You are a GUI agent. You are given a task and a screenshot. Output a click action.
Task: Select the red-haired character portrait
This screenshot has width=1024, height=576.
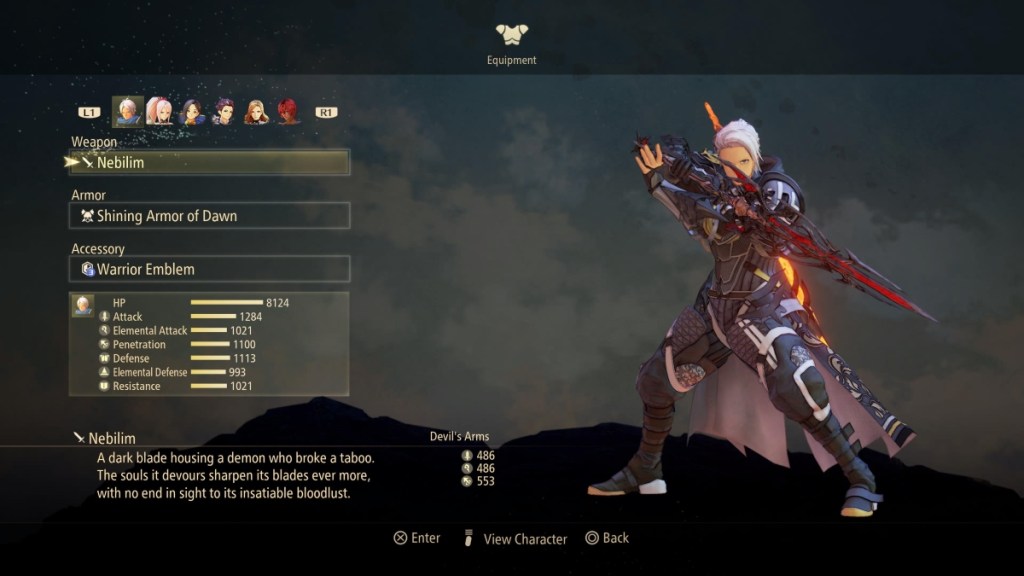tap(288, 111)
